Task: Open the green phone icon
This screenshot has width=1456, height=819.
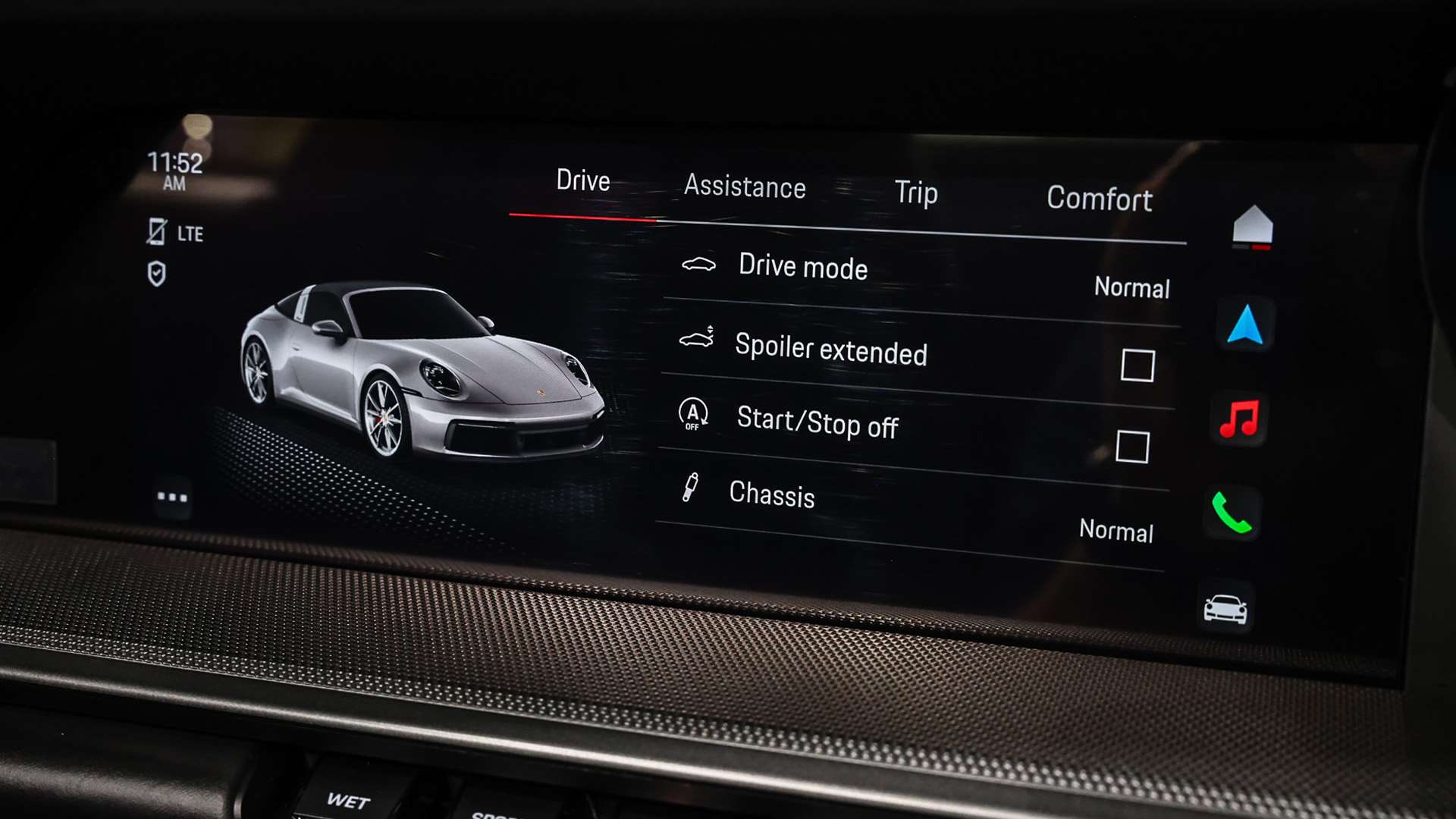Action: tap(1231, 513)
